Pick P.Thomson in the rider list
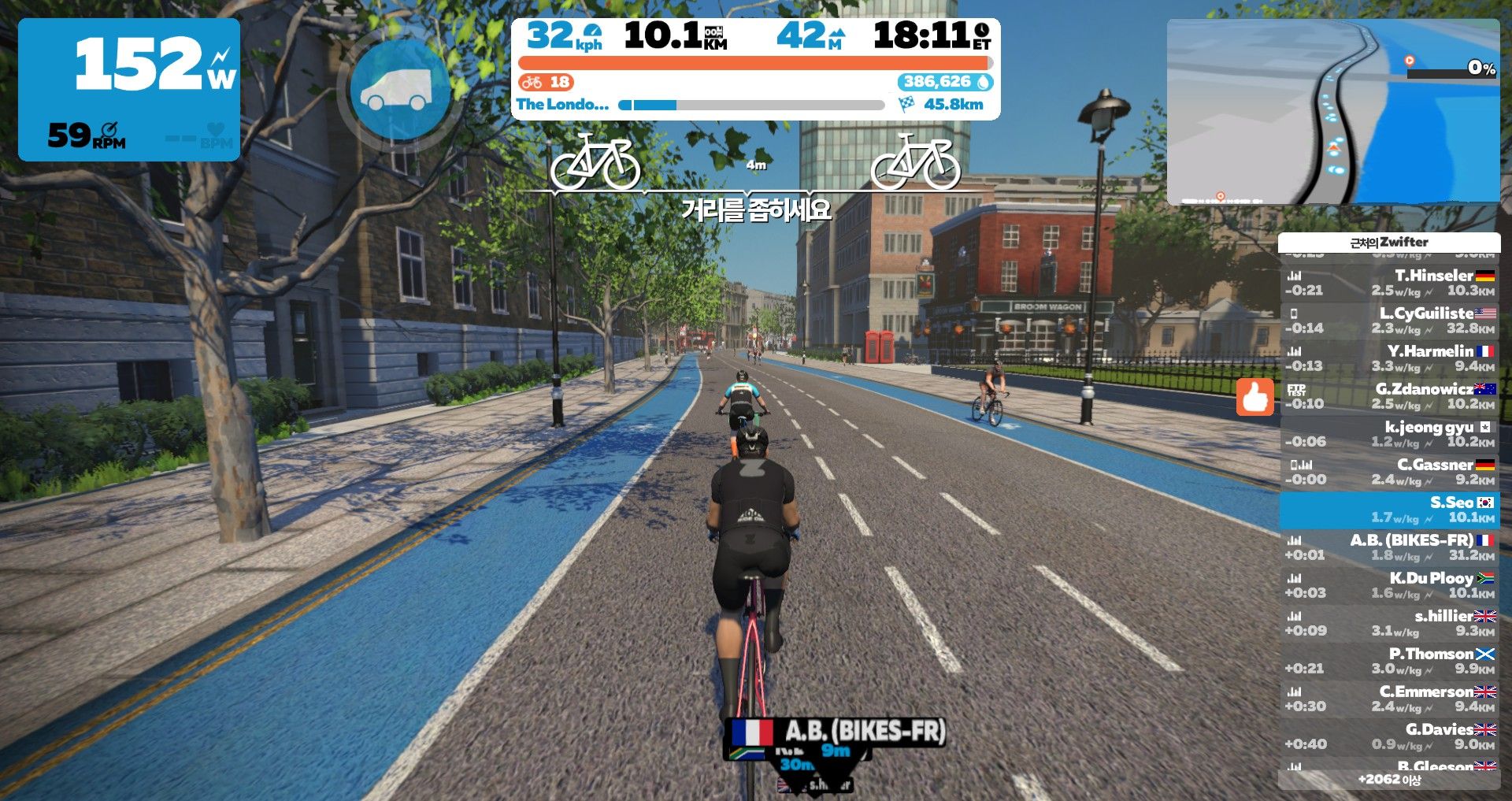The image size is (1512, 801). (x=1389, y=661)
